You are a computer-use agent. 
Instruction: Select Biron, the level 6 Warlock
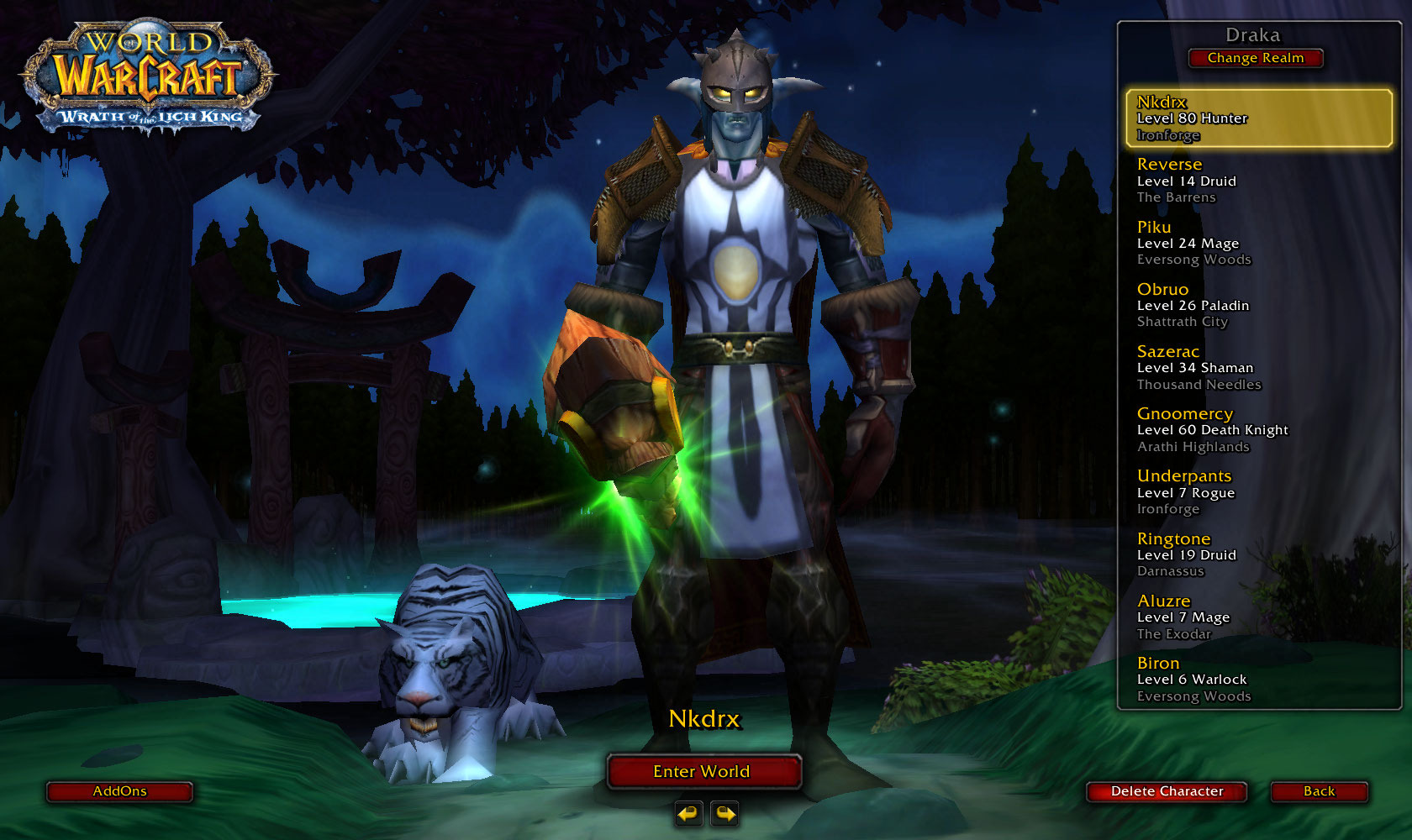click(x=1258, y=680)
